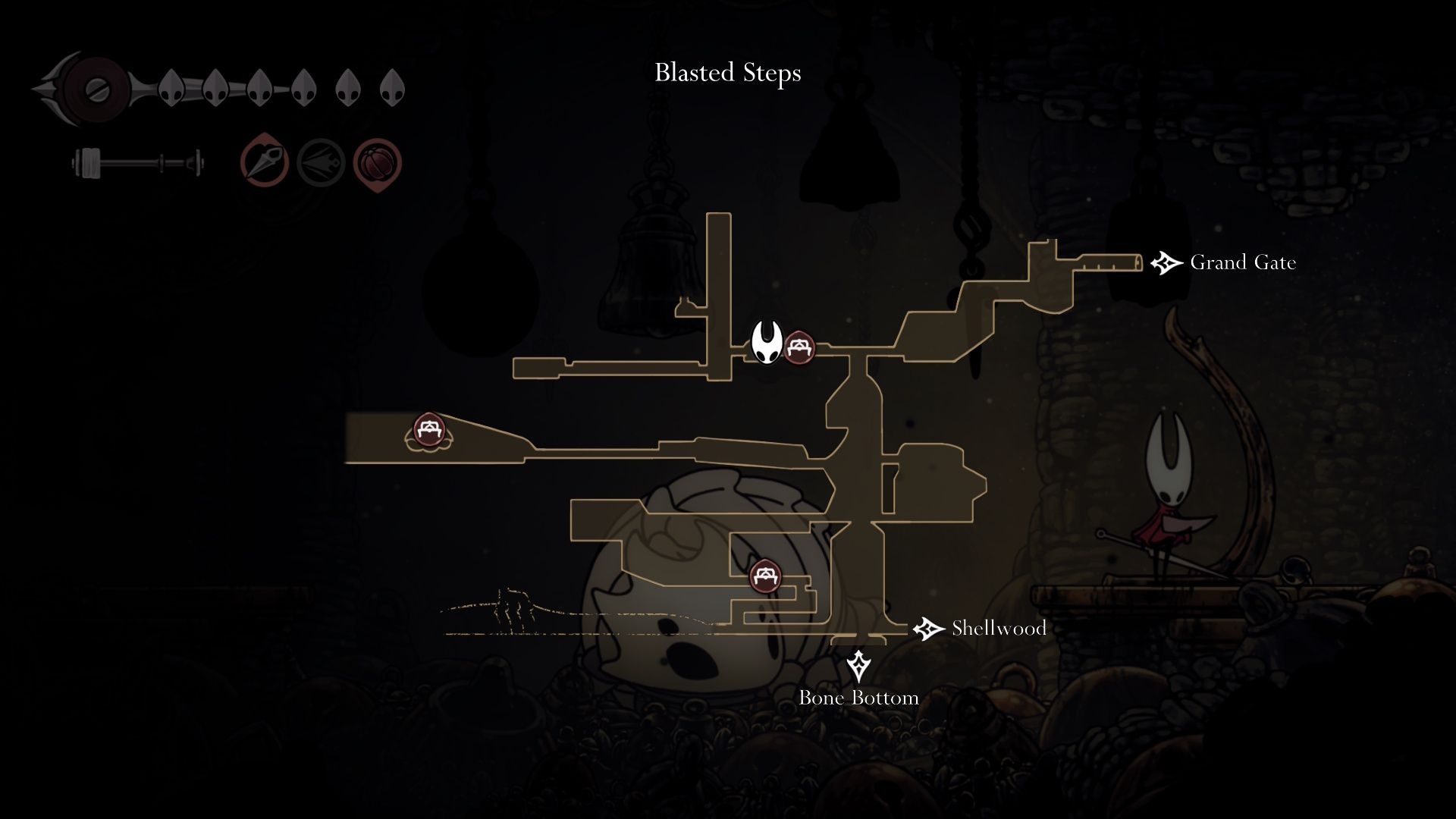Click the Blasted Steps area title
Screen dimensions: 1456x819
coord(727,74)
